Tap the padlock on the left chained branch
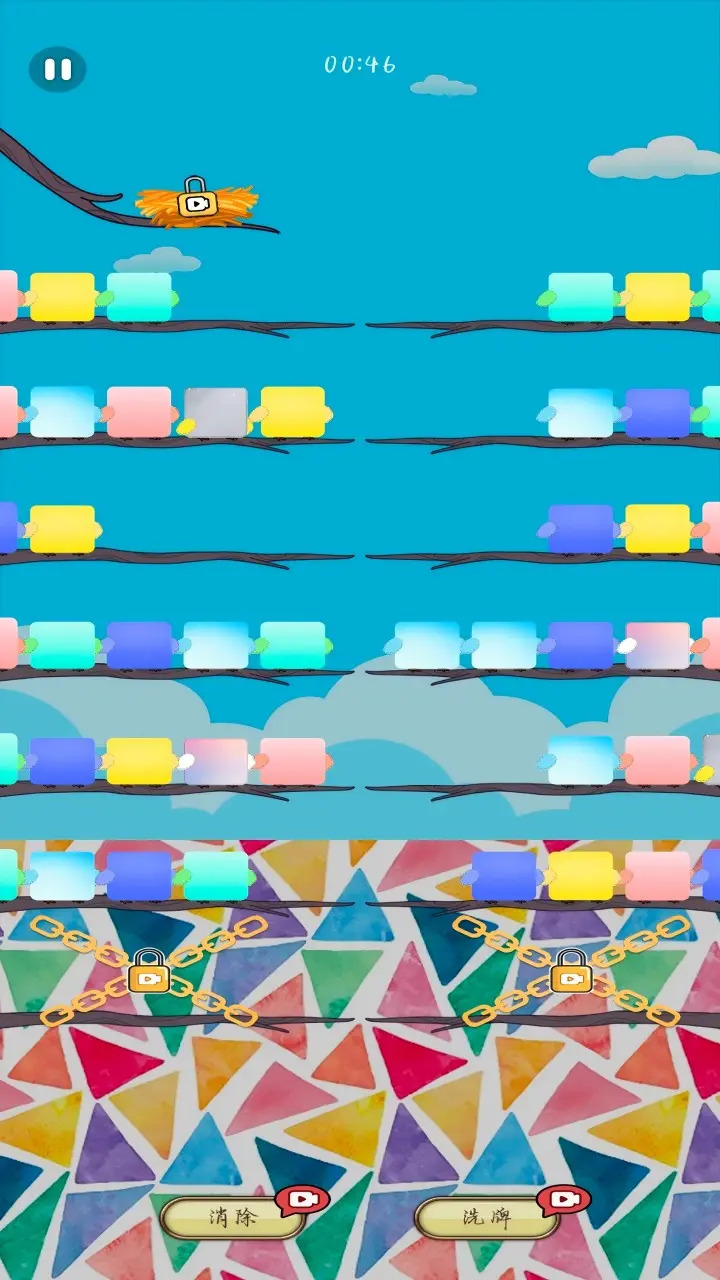Image resolution: width=720 pixels, height=1280 pixels. 149,971
